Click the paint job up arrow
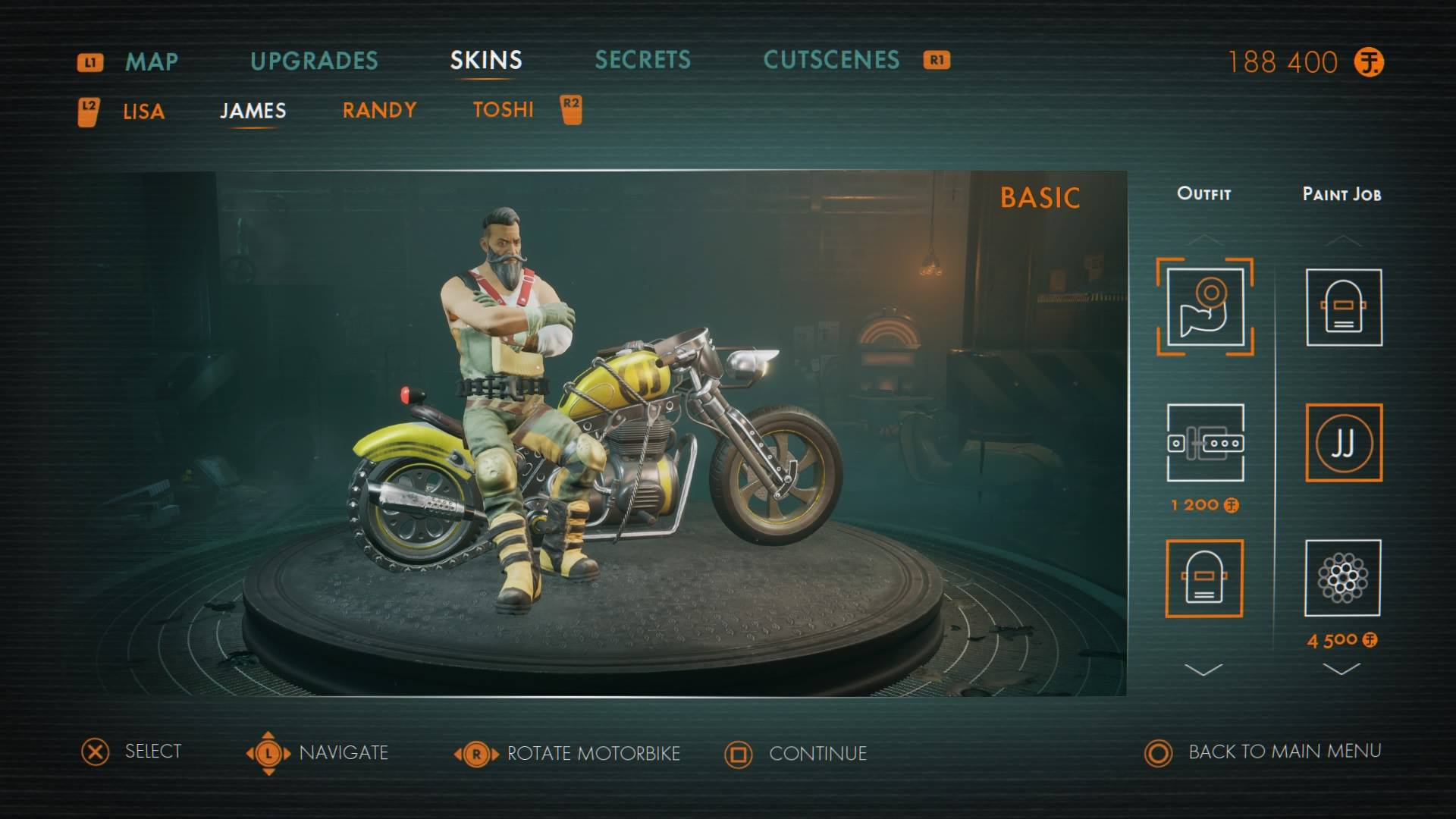 pyautogui.click(x=1342, y=240)
